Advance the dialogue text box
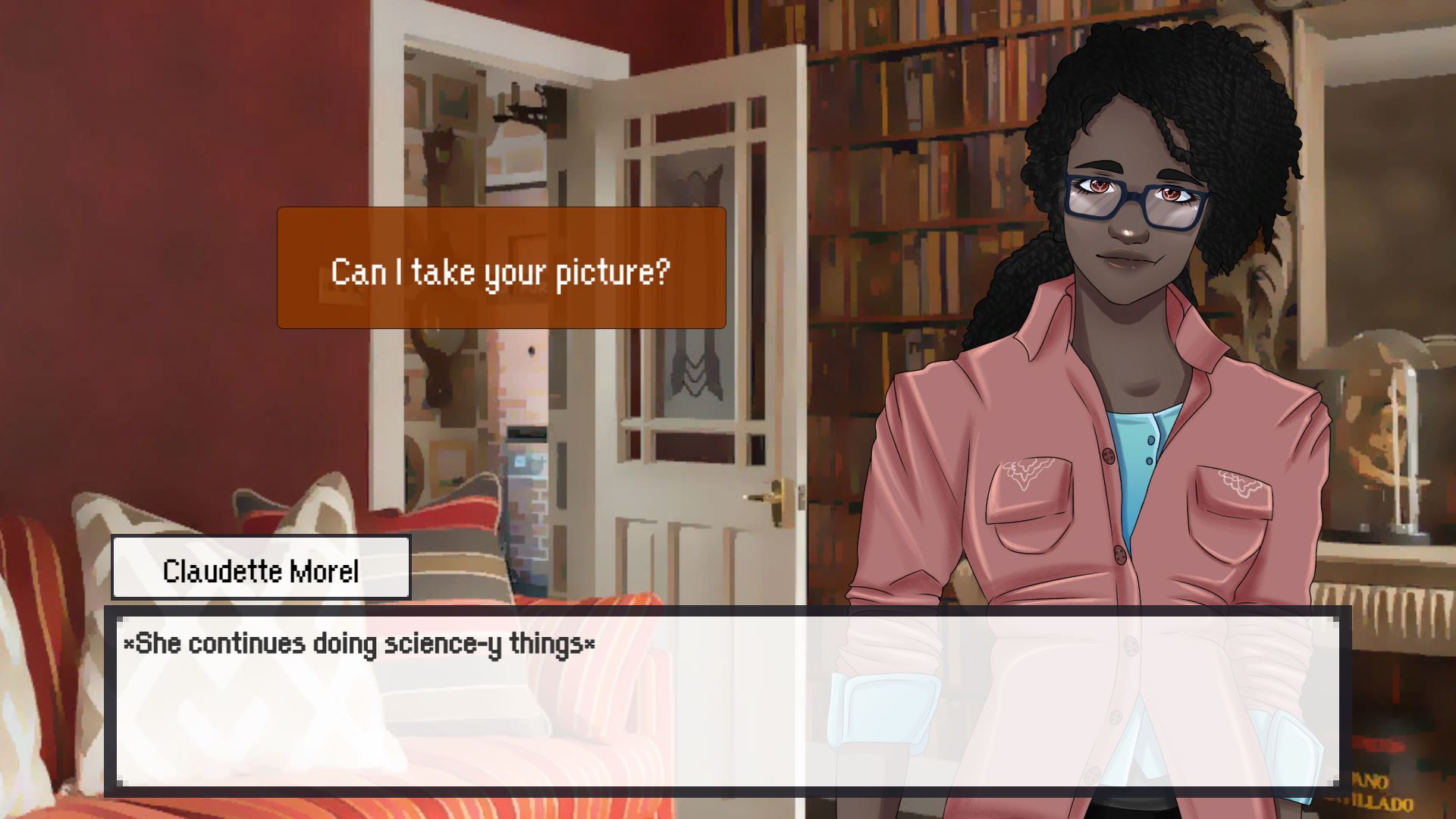1456x819 pixels. (726, 701)
